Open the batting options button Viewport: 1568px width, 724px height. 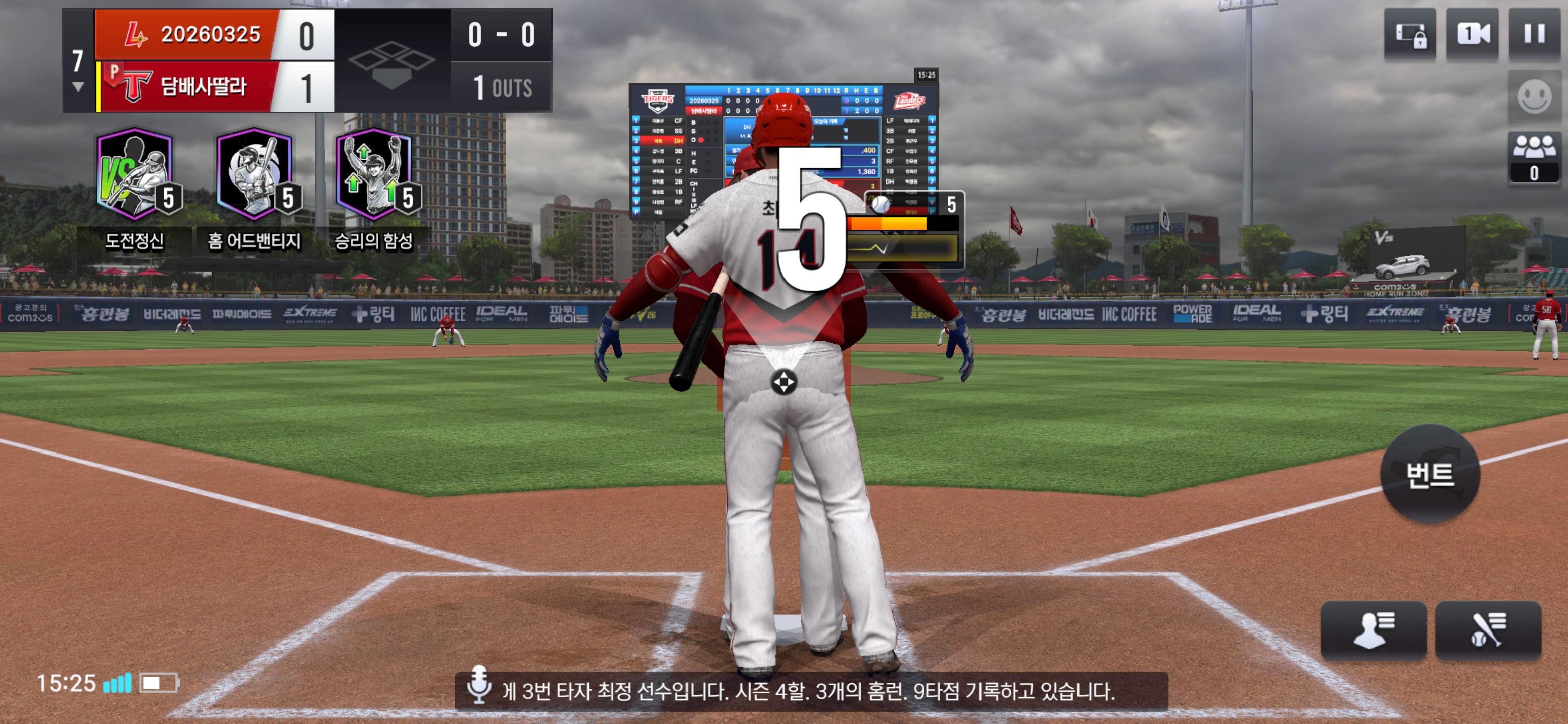(x=1488, y=630)
